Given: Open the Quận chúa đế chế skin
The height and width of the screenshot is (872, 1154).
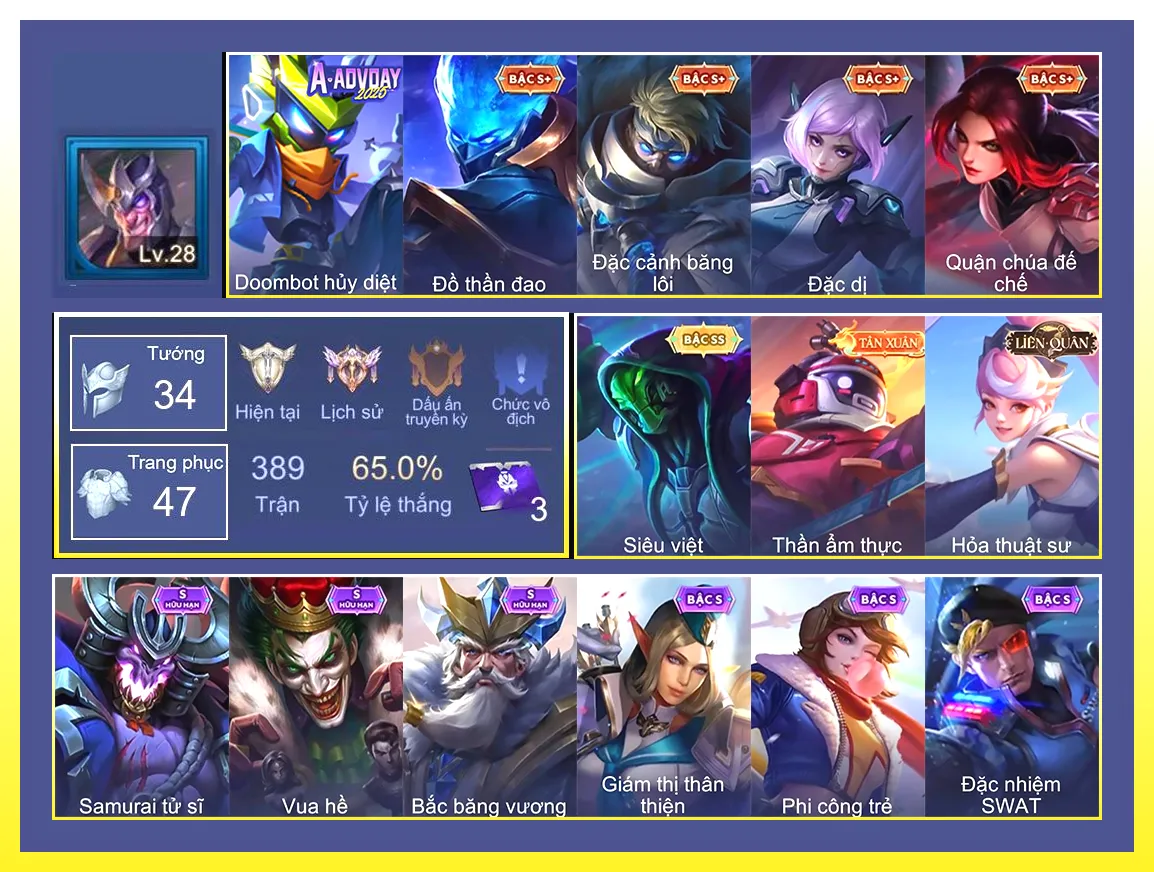Looking at the screenshot, I should pyautogui.click(x=1011, y=175).
